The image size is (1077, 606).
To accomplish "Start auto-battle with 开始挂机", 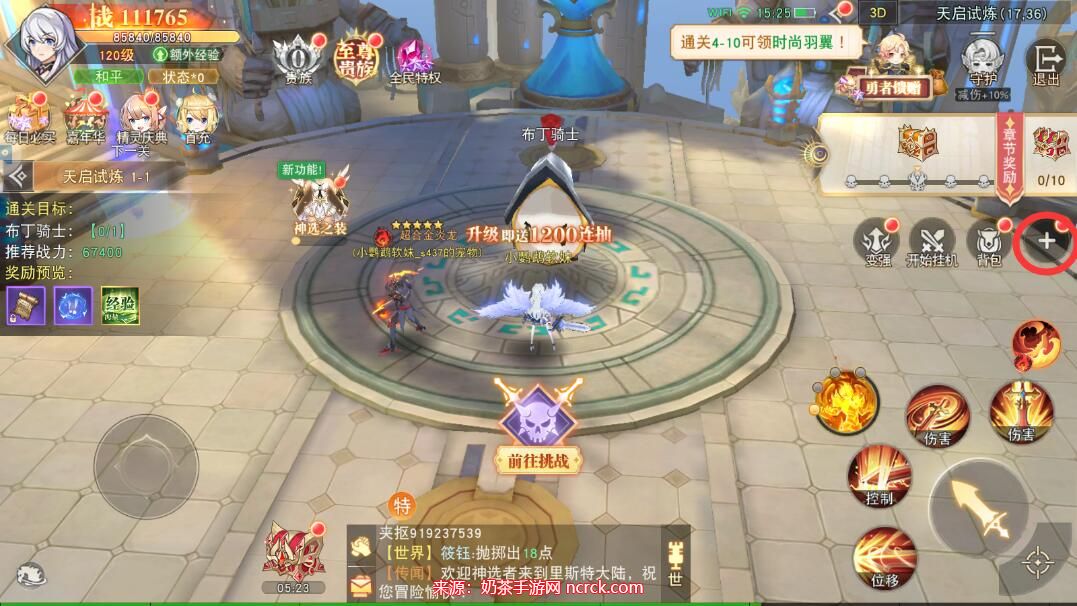I will pos(932,241).
